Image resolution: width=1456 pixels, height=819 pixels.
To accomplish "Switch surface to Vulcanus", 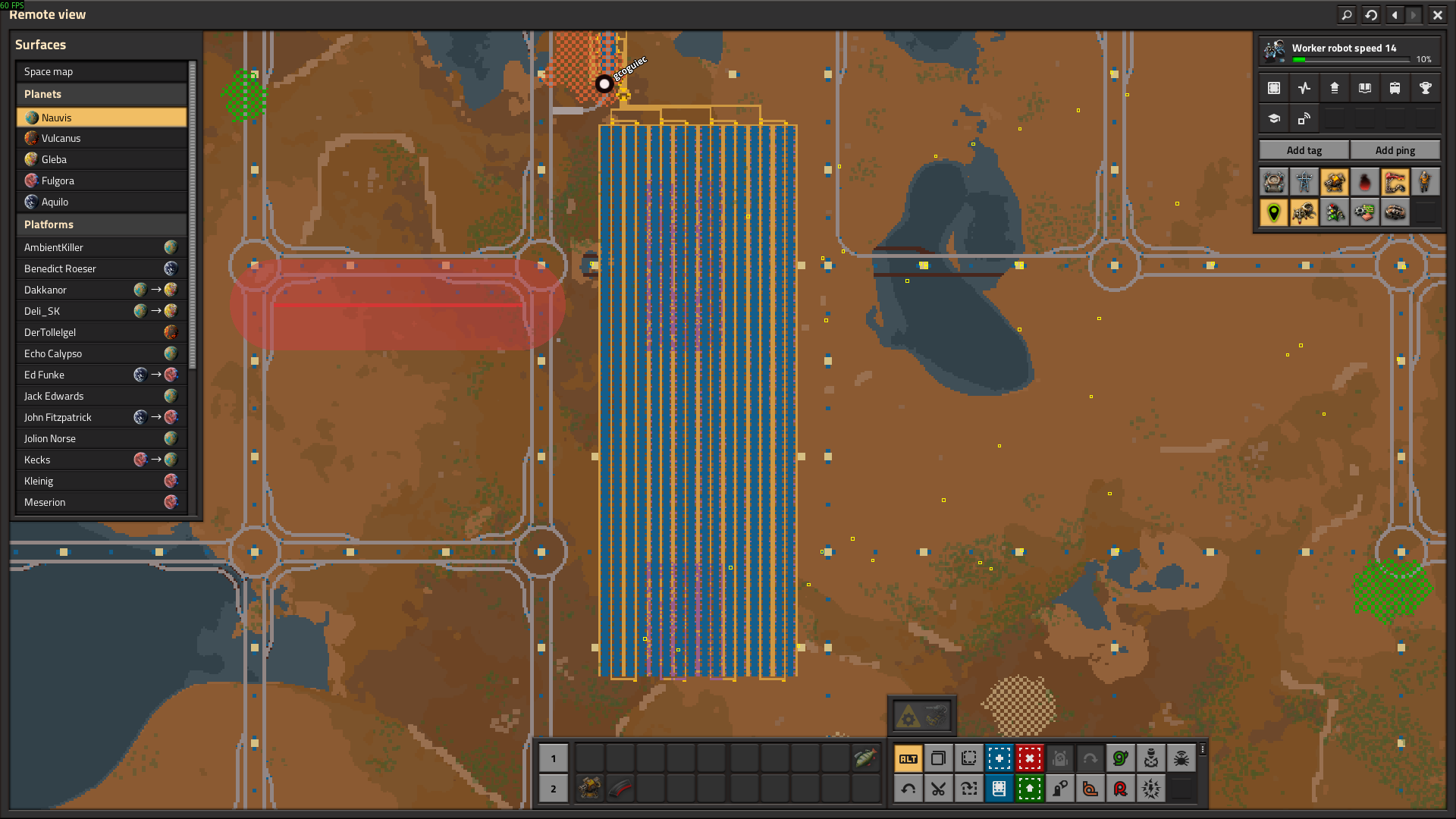I will click(102, 138).
